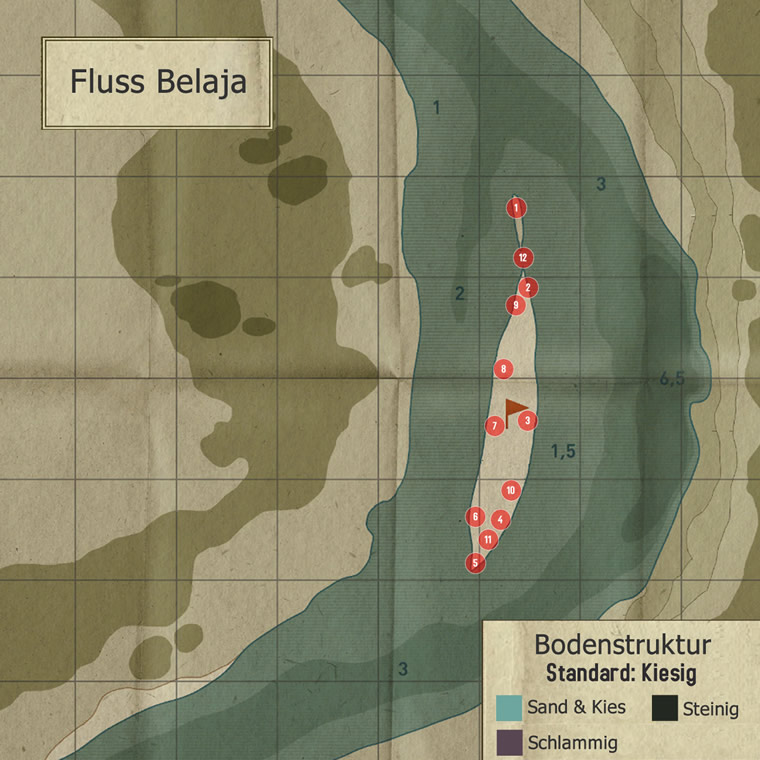The width and height of the screenshot is (760, 760).
Task: Select the Steinig legend swatch
Action: [665, 708]
